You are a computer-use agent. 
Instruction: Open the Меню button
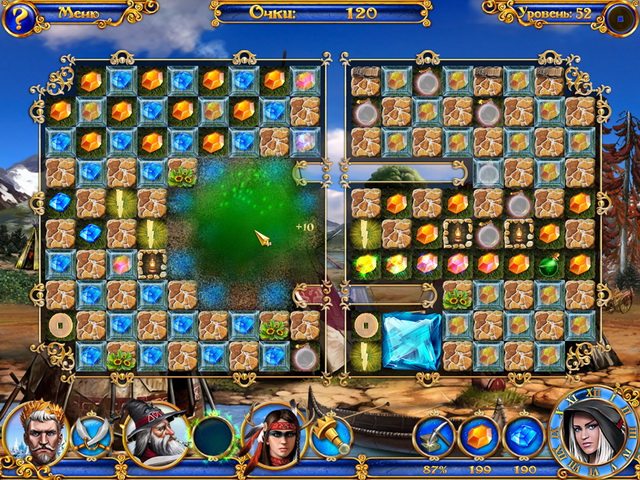[78, 13]
